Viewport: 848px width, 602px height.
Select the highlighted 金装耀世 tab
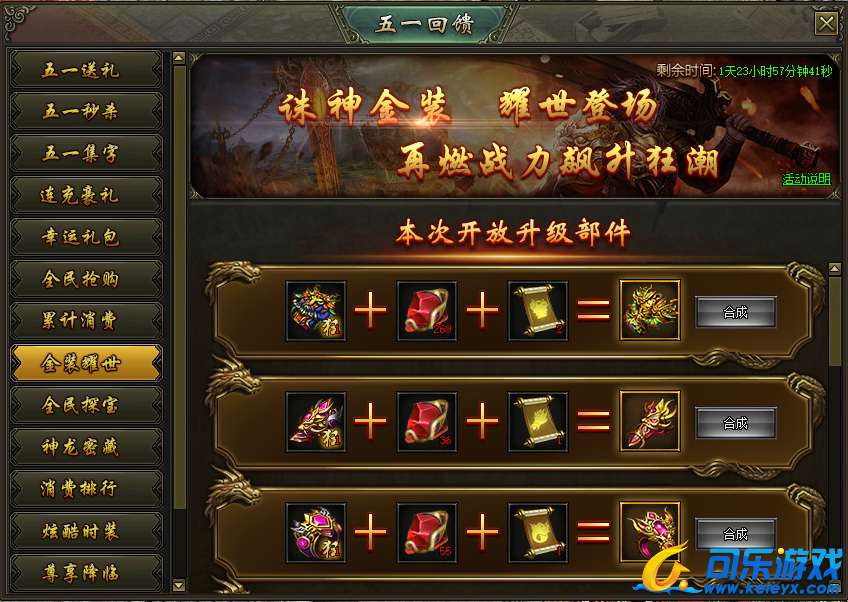(86, 364)
